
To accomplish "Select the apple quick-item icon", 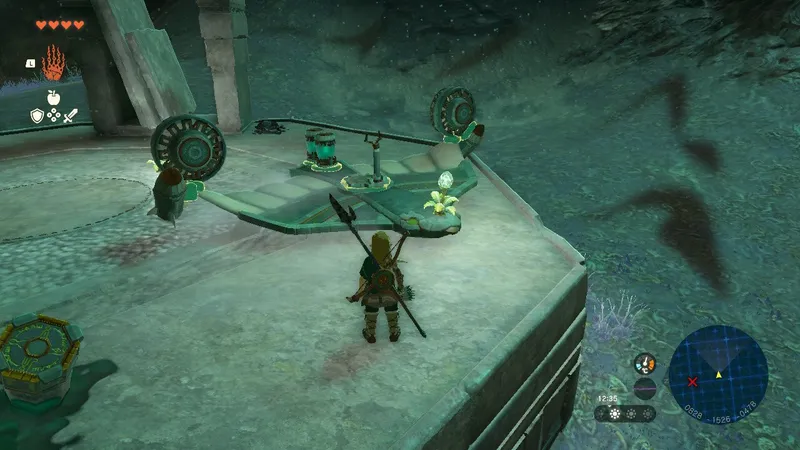I will tap(53, 100).
